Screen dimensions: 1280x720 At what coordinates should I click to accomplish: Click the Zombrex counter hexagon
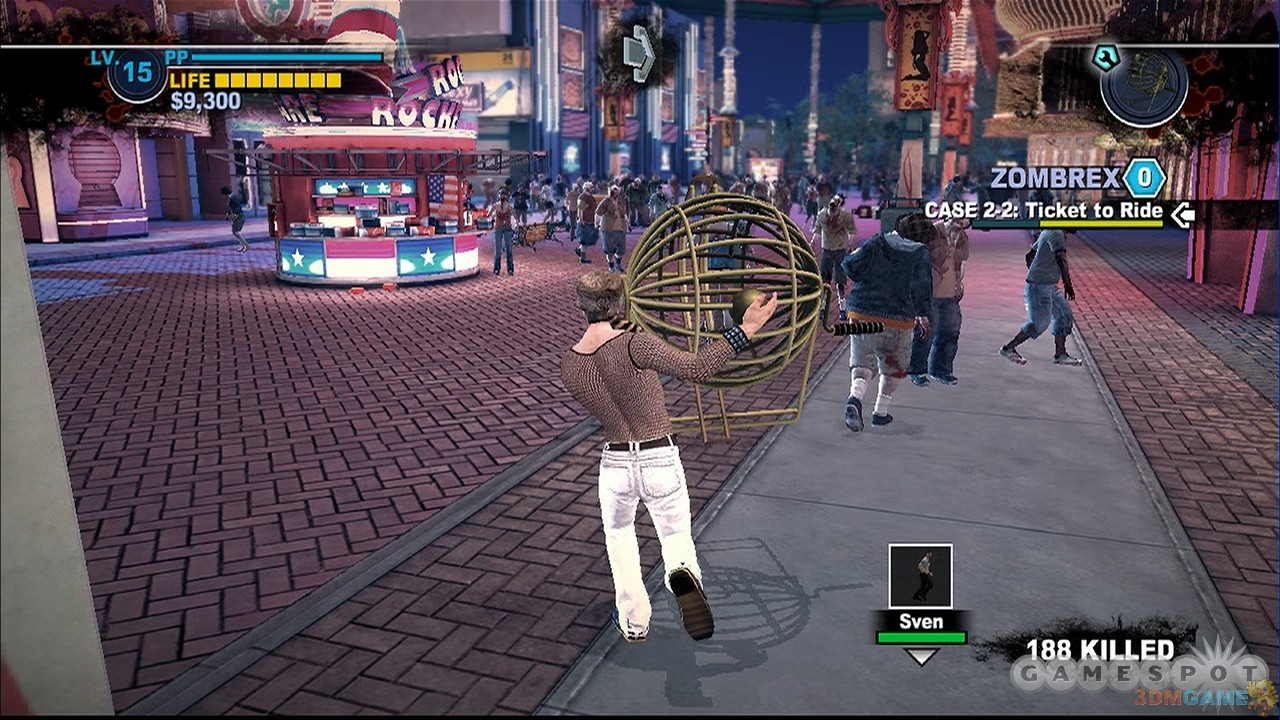point(1143,179)
